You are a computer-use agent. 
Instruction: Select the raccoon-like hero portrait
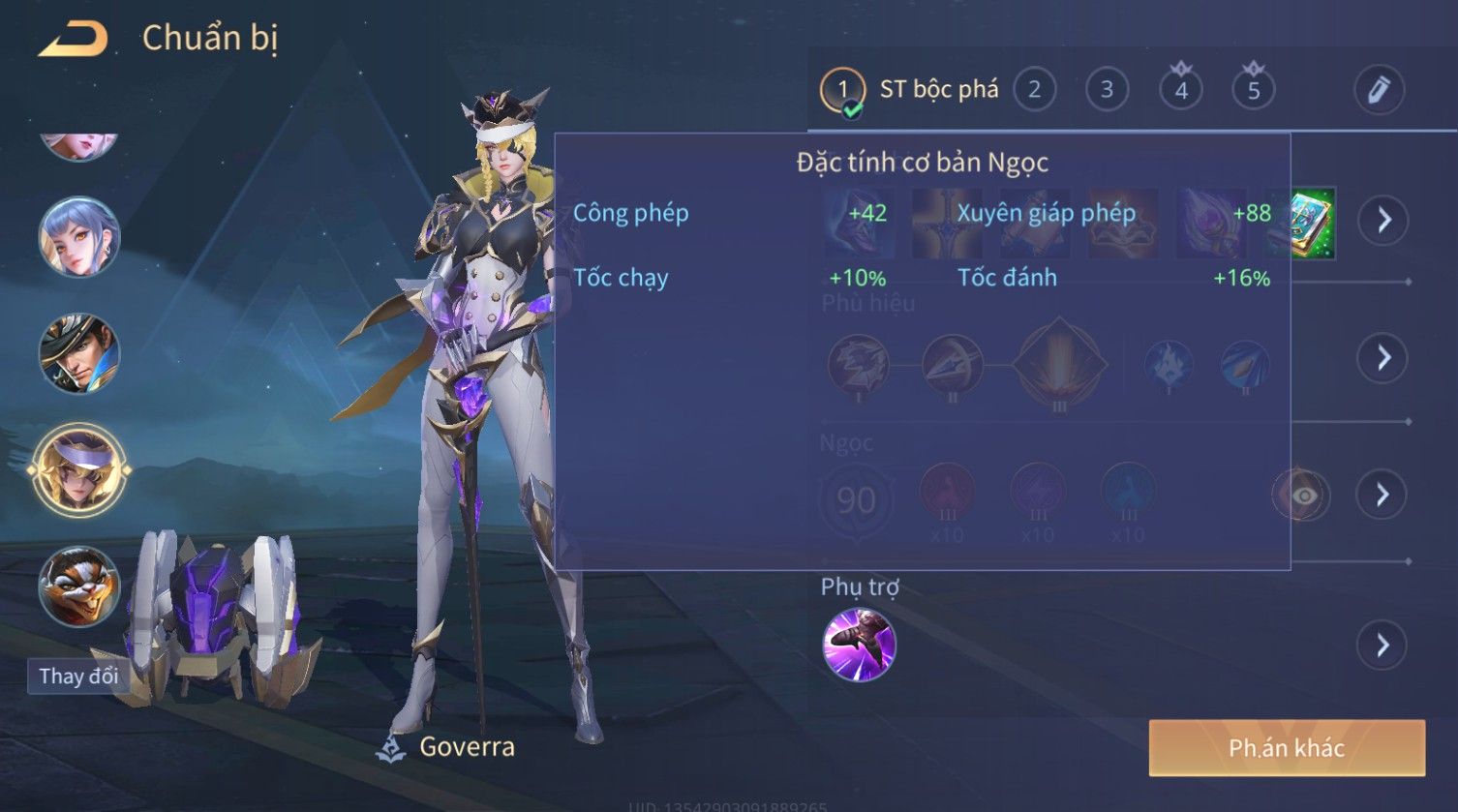point(79,586)
